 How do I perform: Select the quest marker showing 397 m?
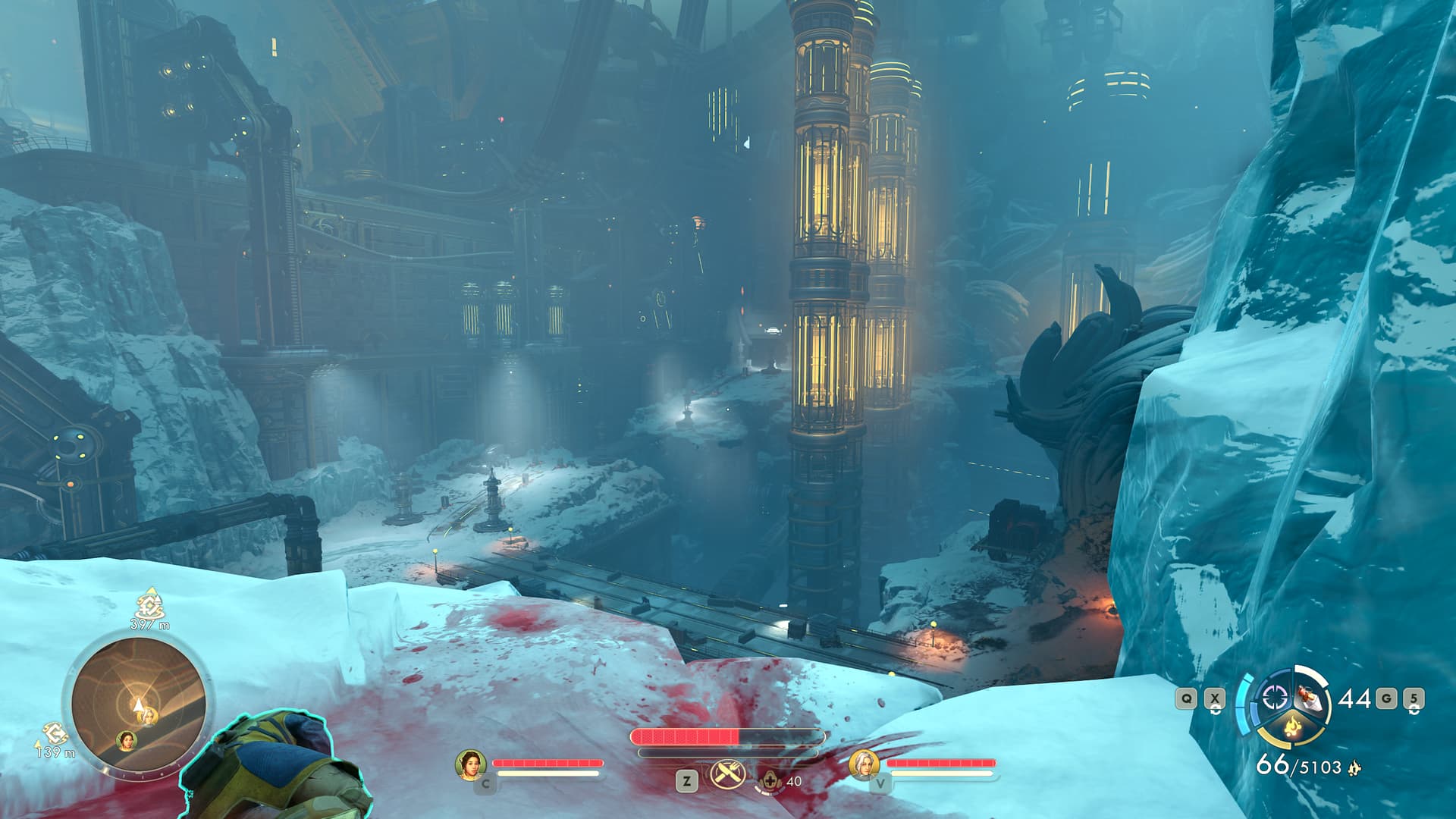tap(150, 606)
